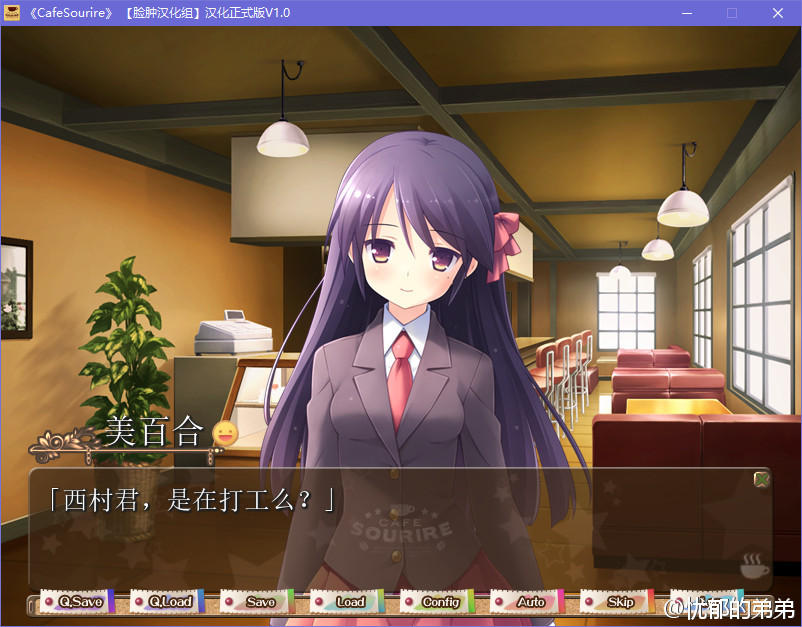The image size is (802, 627).
Task: Close the CafeSourire window
Action: pyautogui.click(x=778, y=13)
